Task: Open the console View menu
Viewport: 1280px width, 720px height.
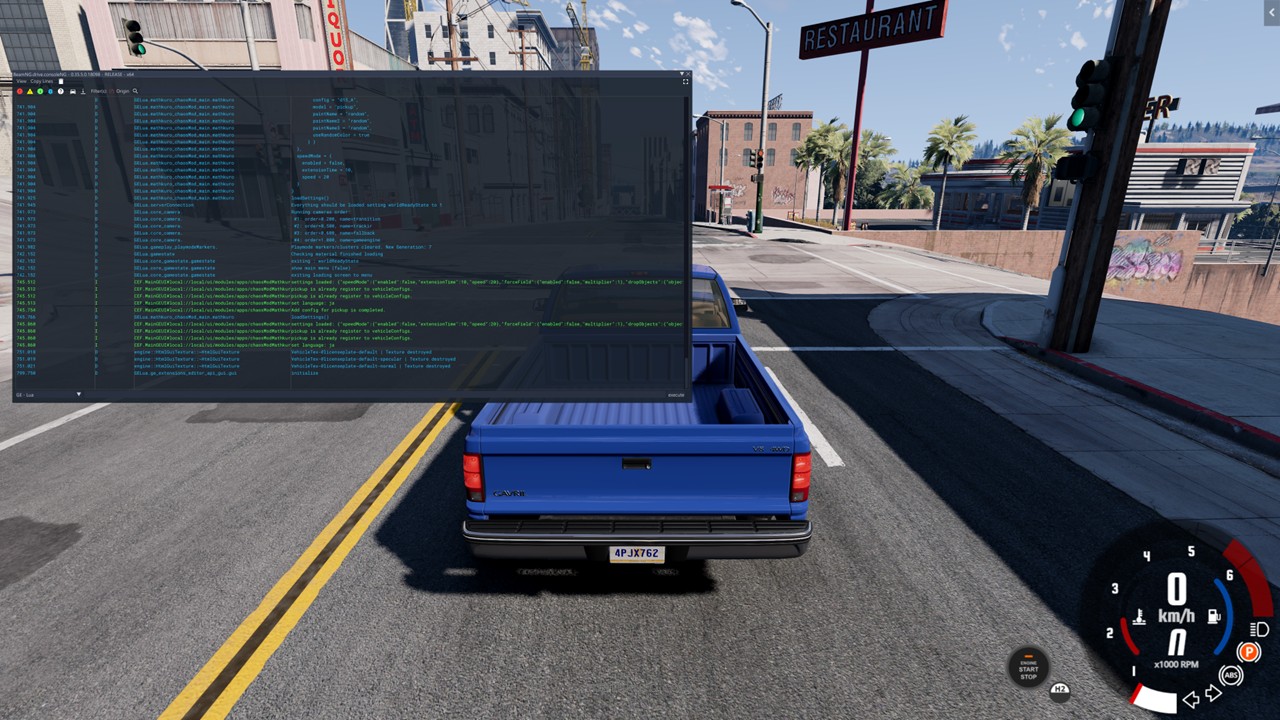Action: pyautogui.click(x=21, y=81)
